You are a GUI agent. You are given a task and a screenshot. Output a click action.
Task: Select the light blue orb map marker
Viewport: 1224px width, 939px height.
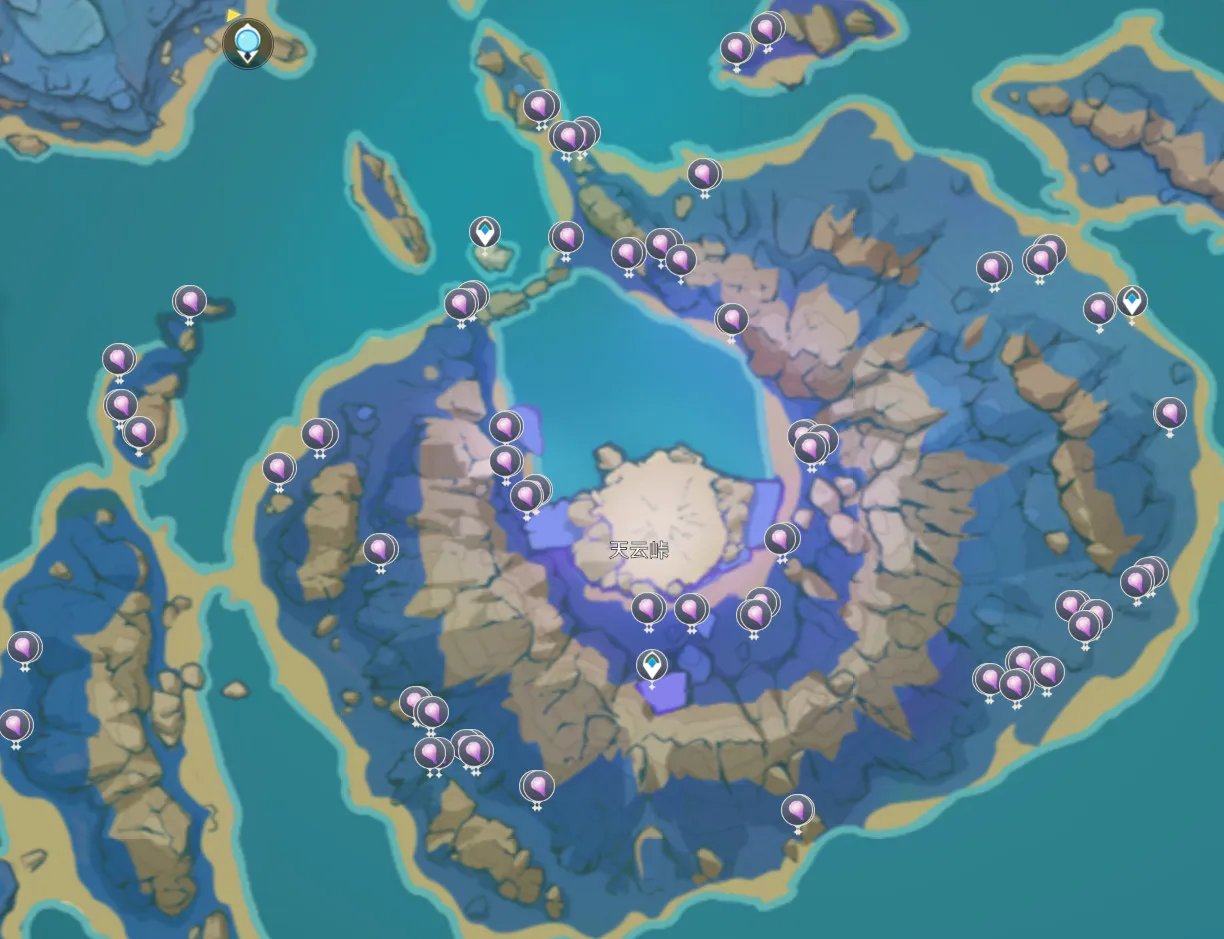pyautogui.click(x=247, y=42)
